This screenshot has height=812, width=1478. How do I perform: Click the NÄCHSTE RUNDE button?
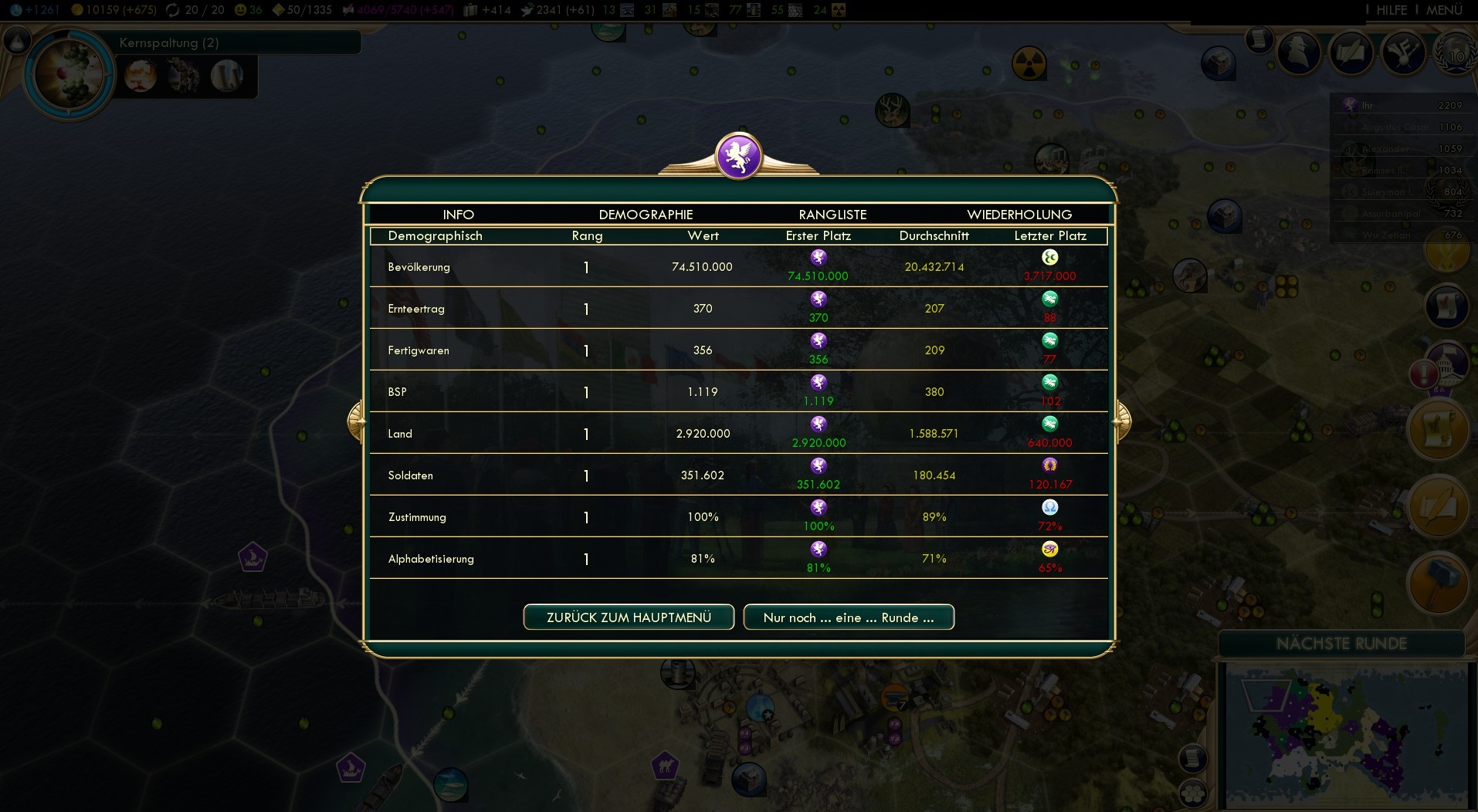(1341, 644)
